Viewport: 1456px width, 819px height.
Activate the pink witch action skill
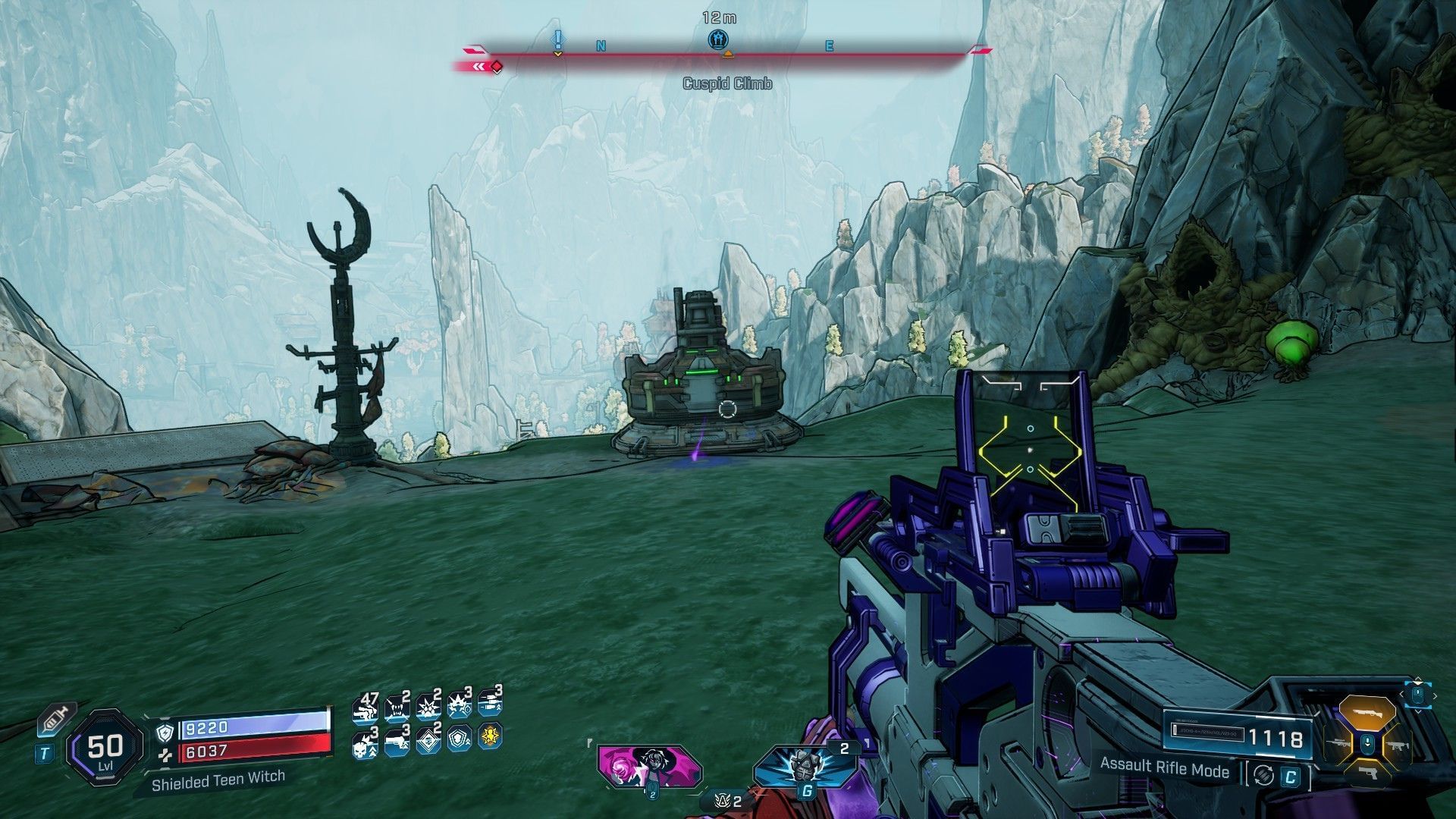648,766
